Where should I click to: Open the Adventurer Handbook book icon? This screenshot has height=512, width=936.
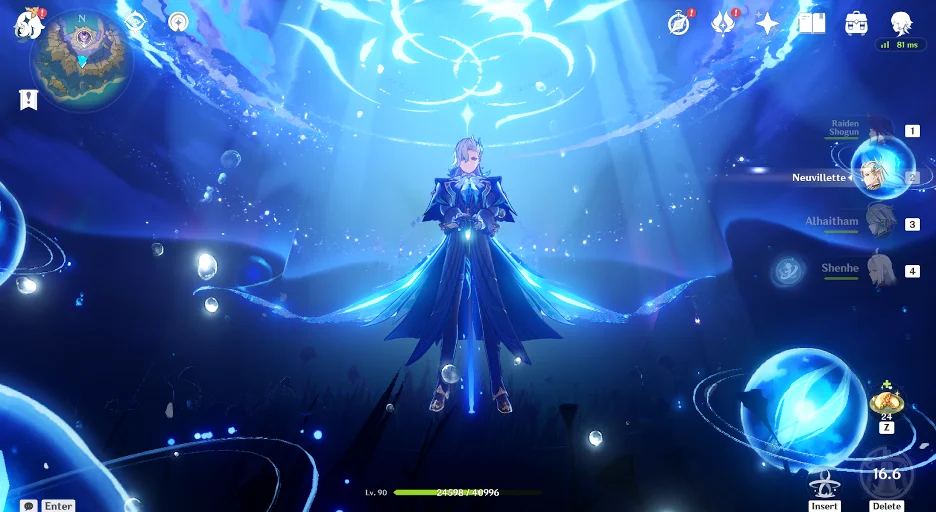point(811,23)
